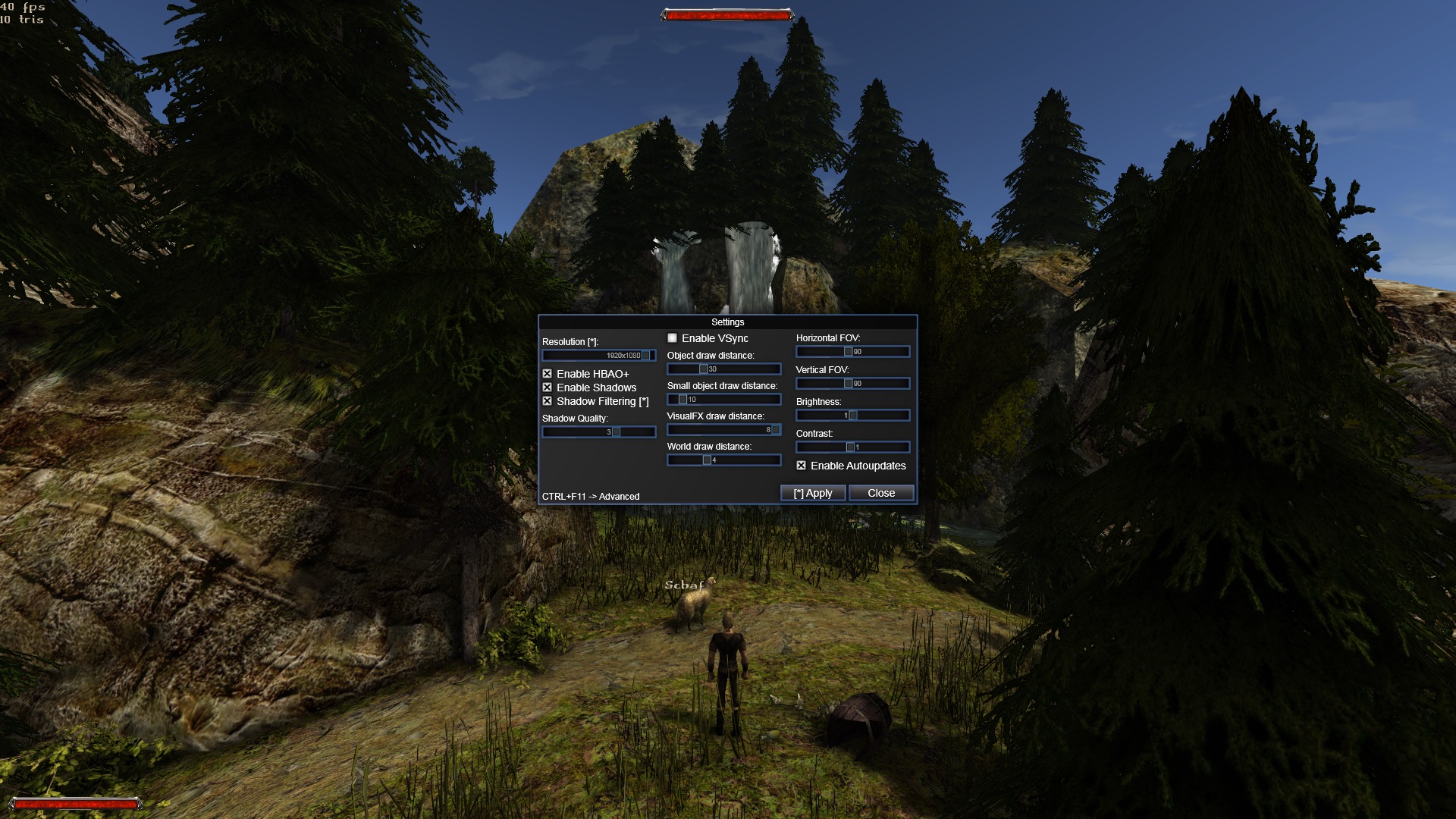This screenshot has height=819, width=1456.
Task: Close the Settings window
Action: tap(880, 493)
